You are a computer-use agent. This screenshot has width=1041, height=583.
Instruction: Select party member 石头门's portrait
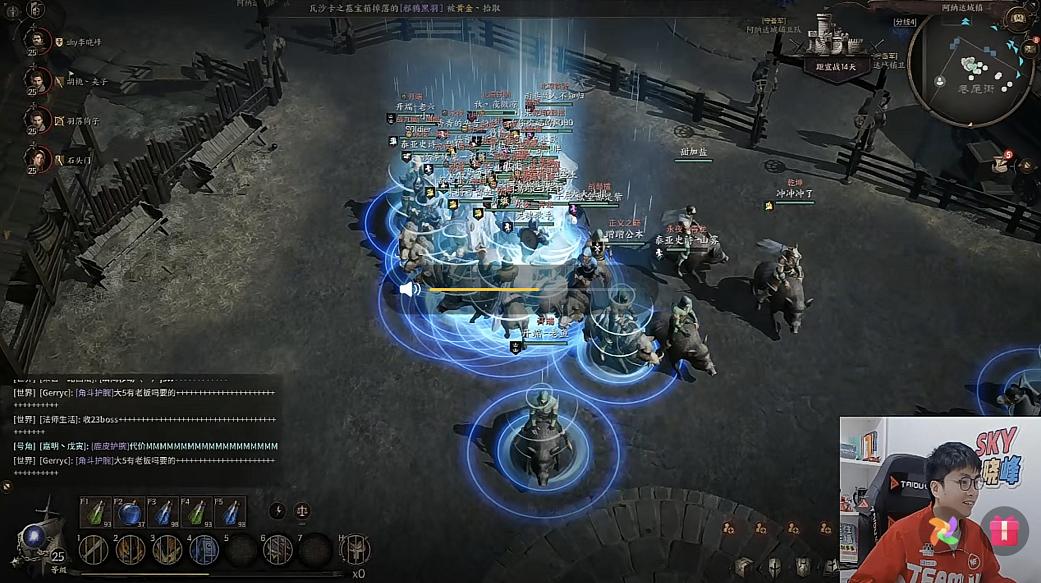38,159
